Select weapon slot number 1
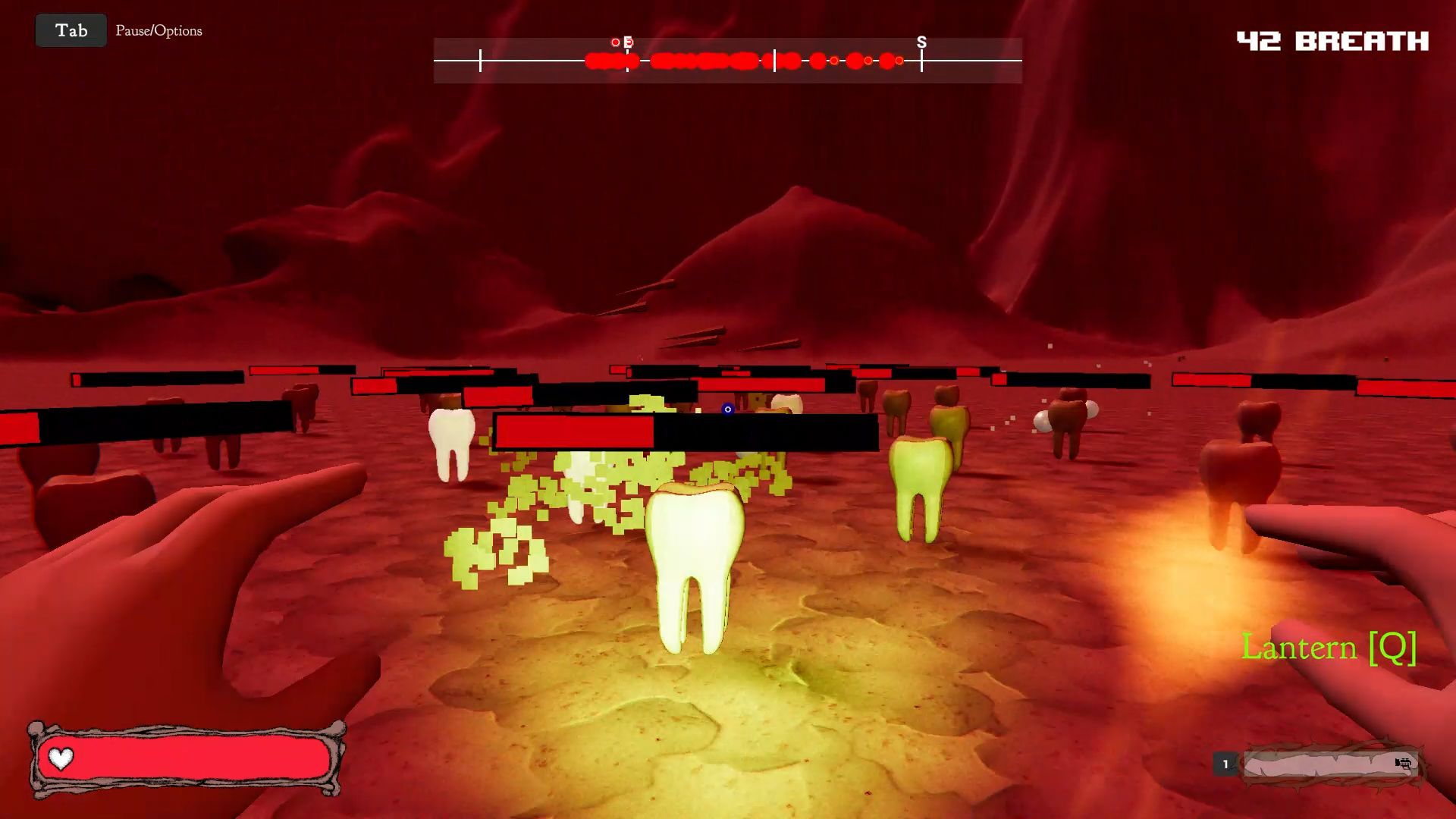1456x819 pixels. 1225,764
